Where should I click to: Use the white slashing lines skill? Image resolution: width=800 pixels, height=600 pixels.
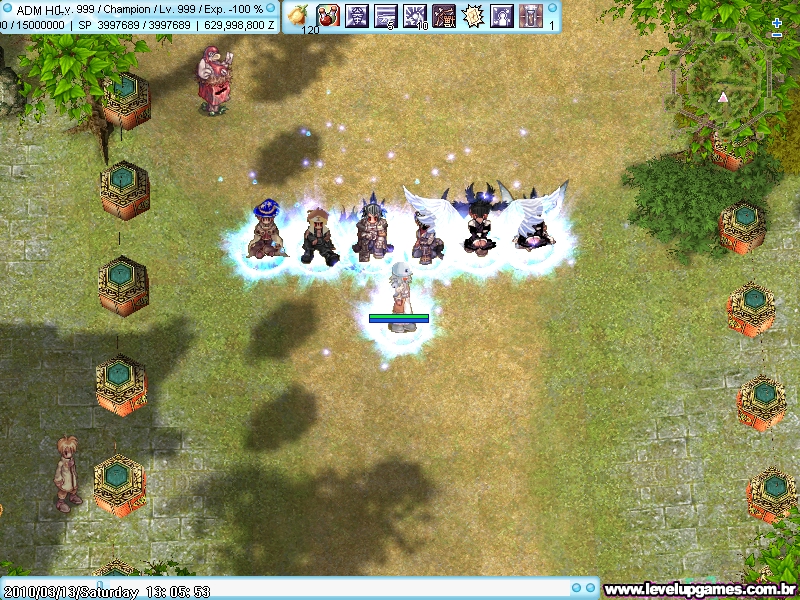385,15
